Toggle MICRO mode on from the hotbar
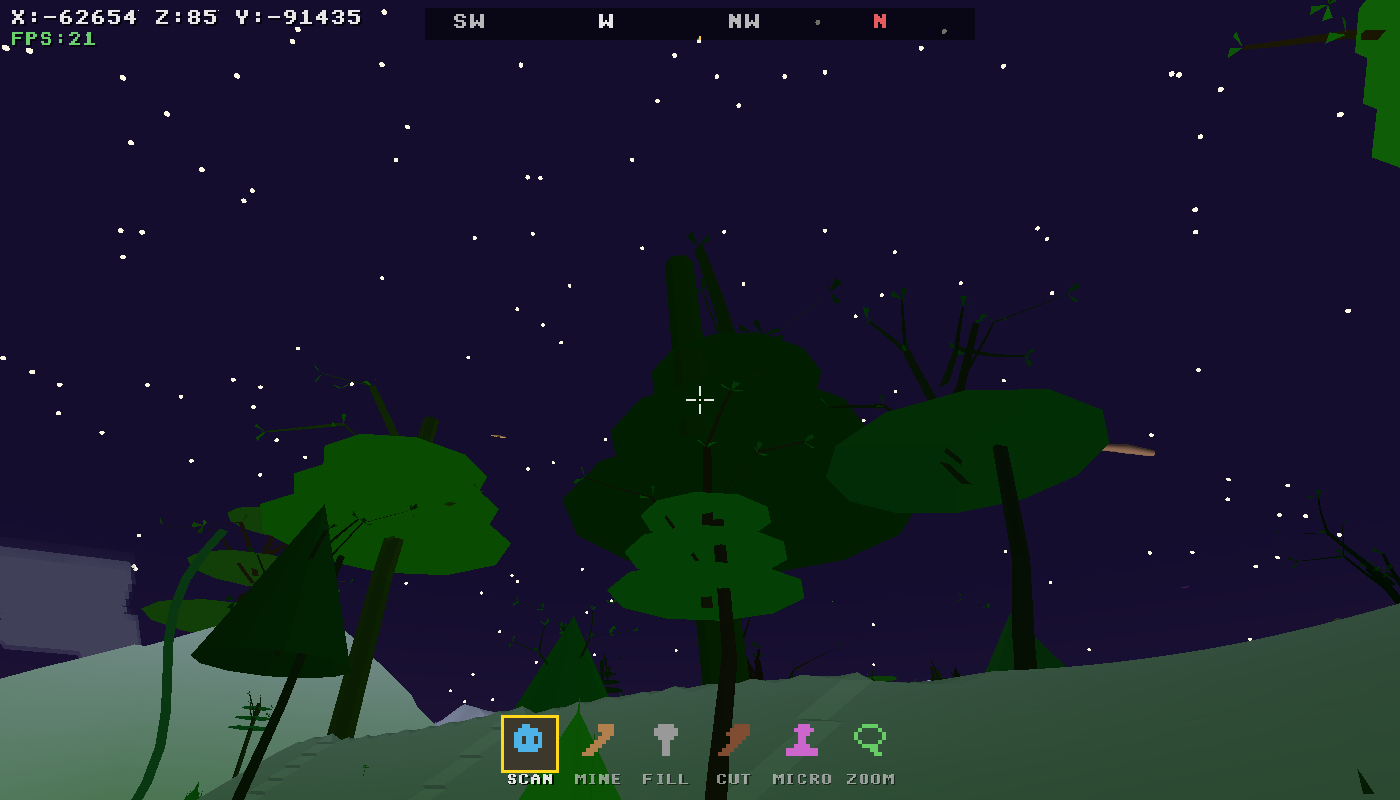This screenshot has height=800, width=1400. click(x=802, y=741)
